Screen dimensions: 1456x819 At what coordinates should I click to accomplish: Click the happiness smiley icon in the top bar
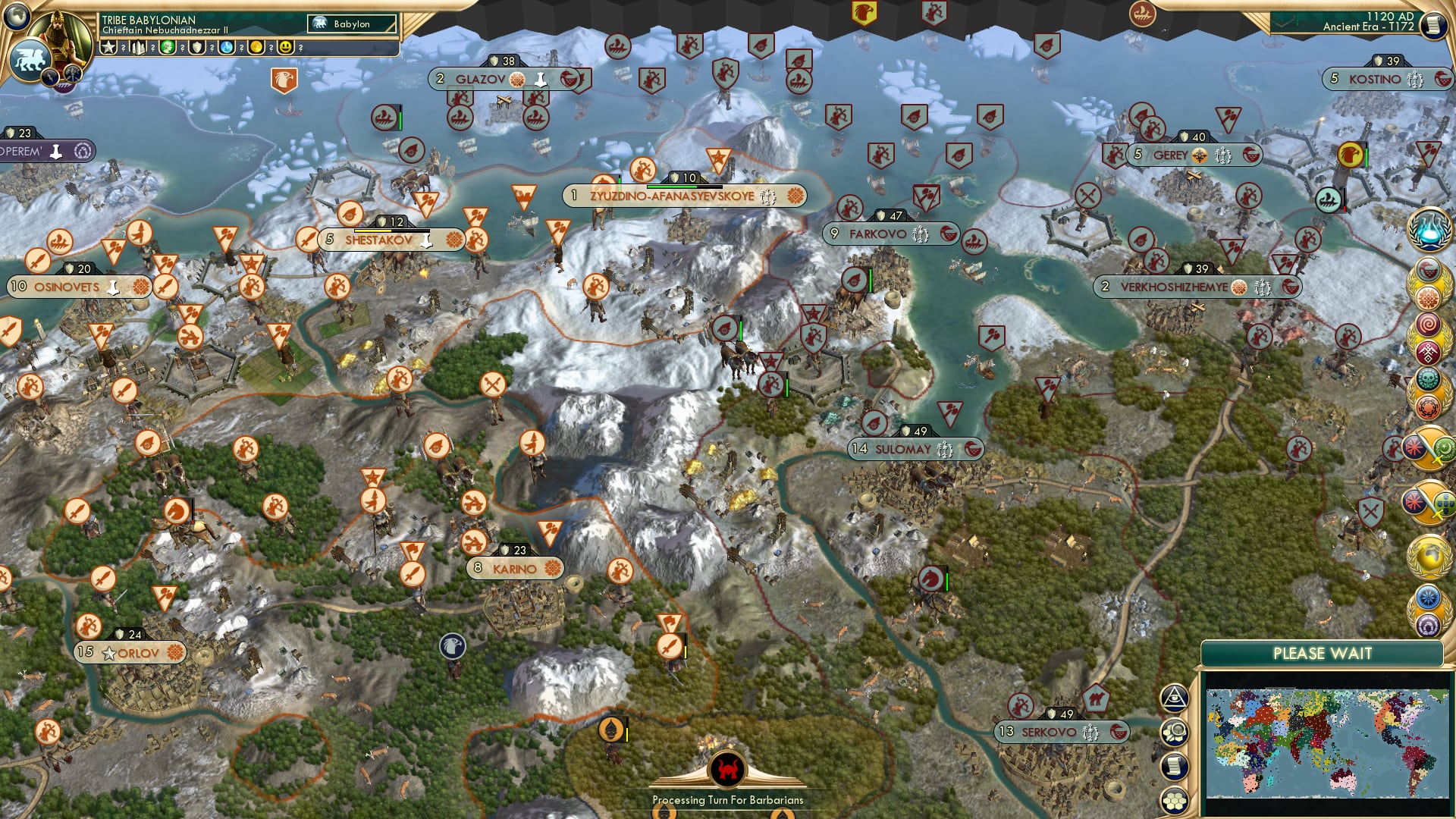point(285,47)
